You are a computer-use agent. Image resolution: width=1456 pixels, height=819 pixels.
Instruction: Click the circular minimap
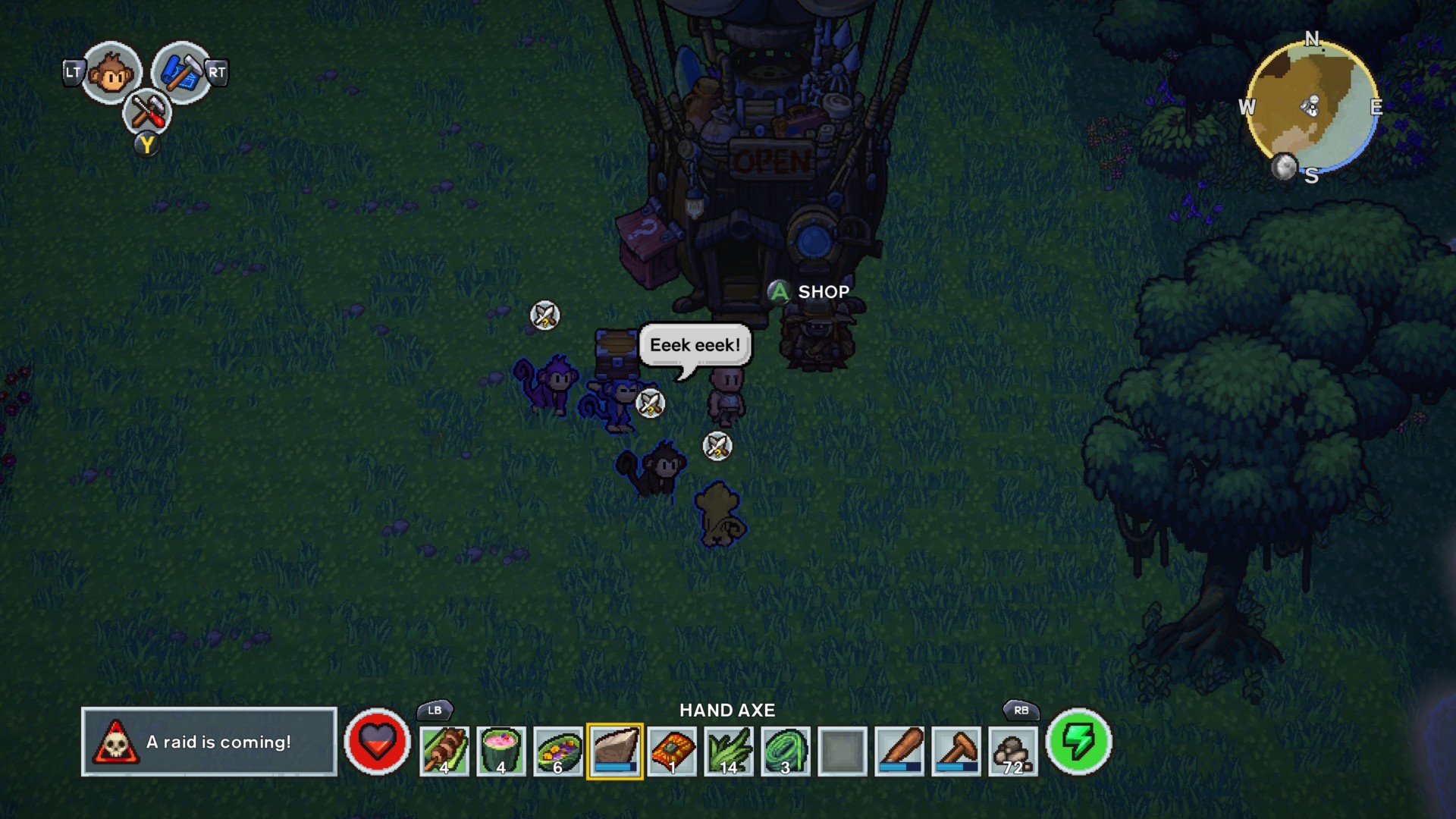[x=1312, y=108]
